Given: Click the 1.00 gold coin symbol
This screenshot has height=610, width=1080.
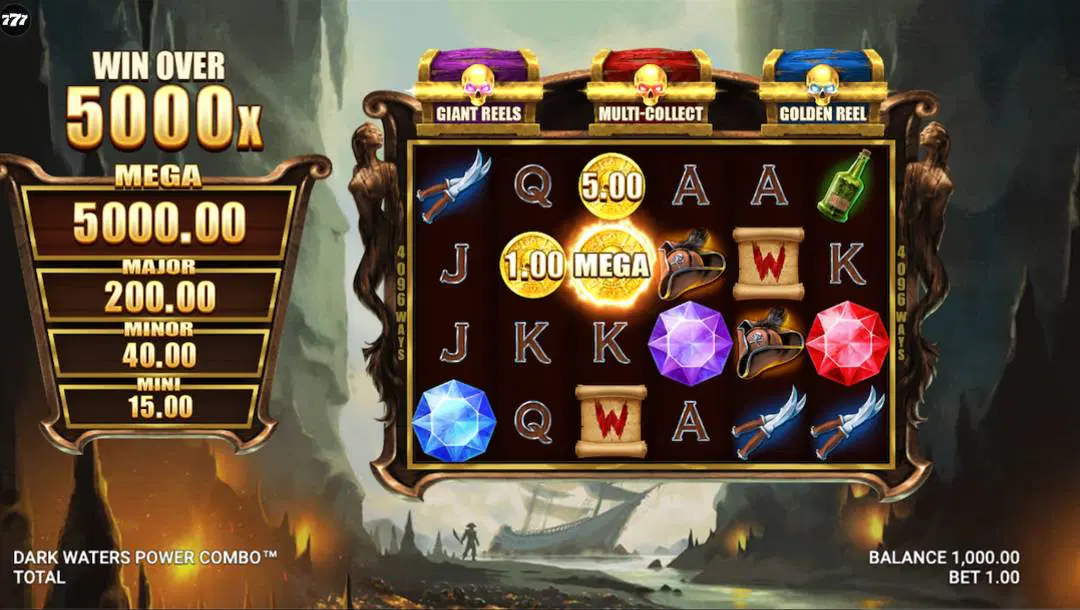Looking at the screenshot, I should coord(532,265).
